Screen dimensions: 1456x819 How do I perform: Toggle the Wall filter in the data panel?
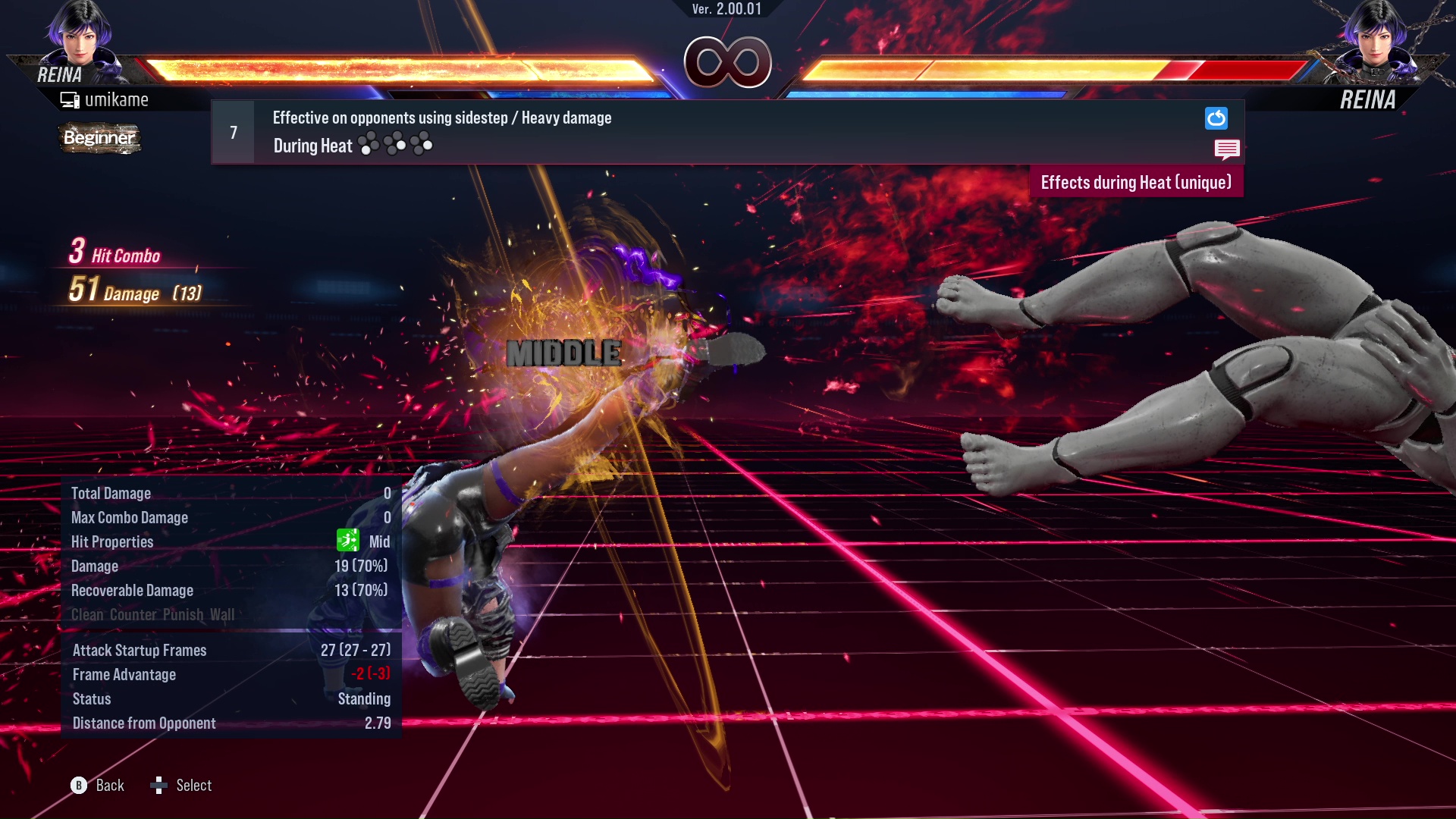click(222, 614)
